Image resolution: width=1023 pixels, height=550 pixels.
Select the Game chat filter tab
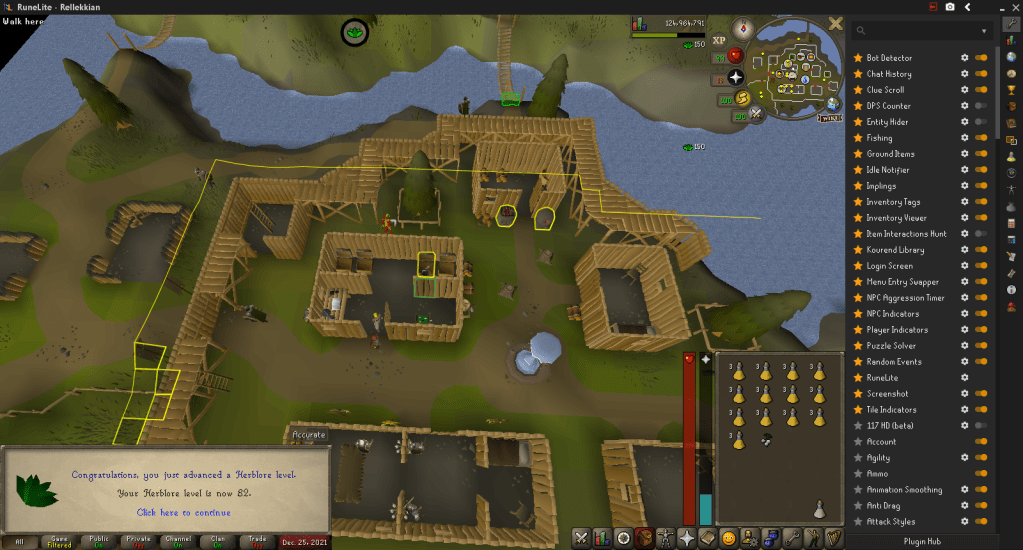(x=59, y=541)
